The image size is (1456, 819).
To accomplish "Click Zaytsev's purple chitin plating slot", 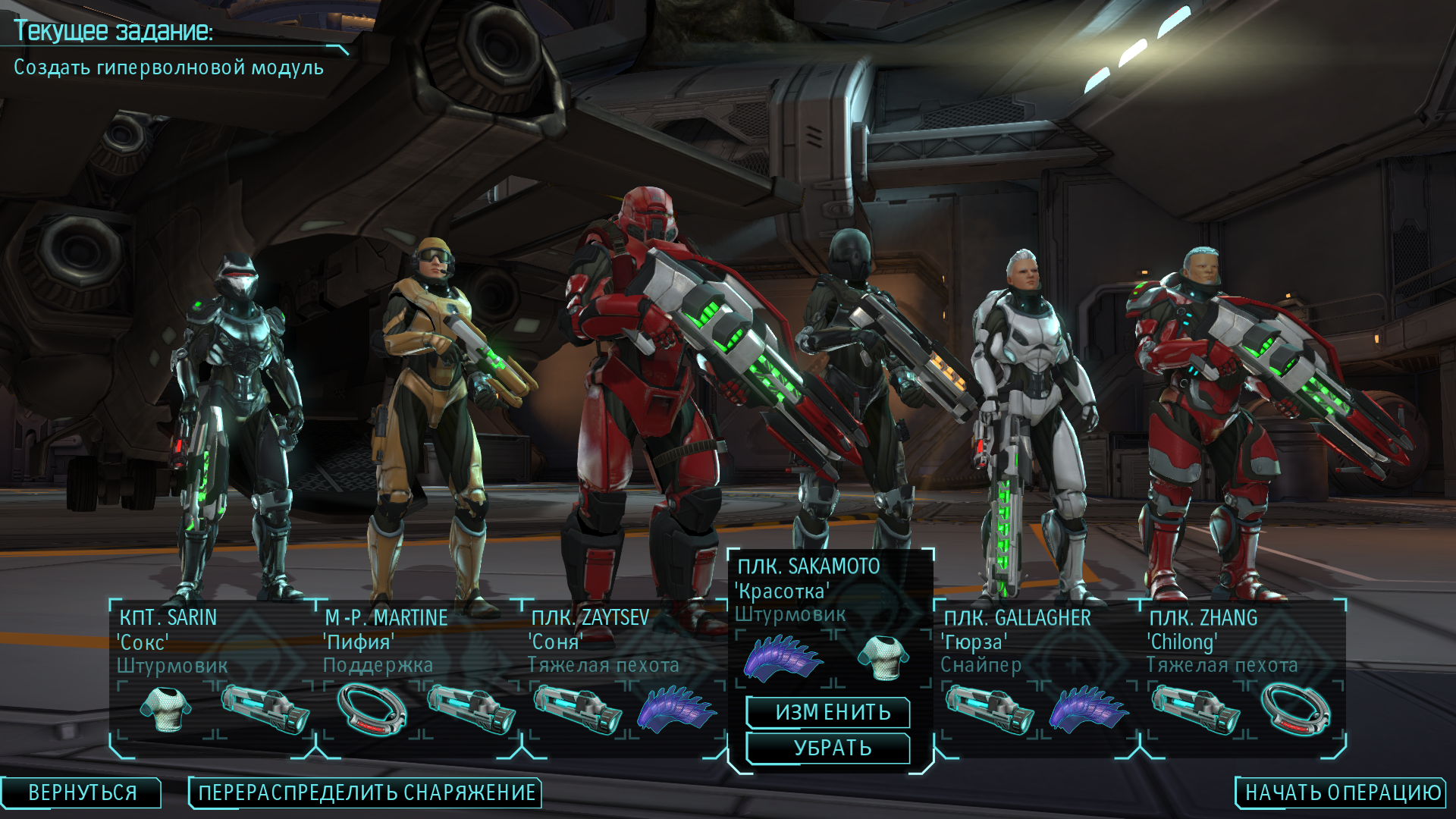I will point(676,711).
